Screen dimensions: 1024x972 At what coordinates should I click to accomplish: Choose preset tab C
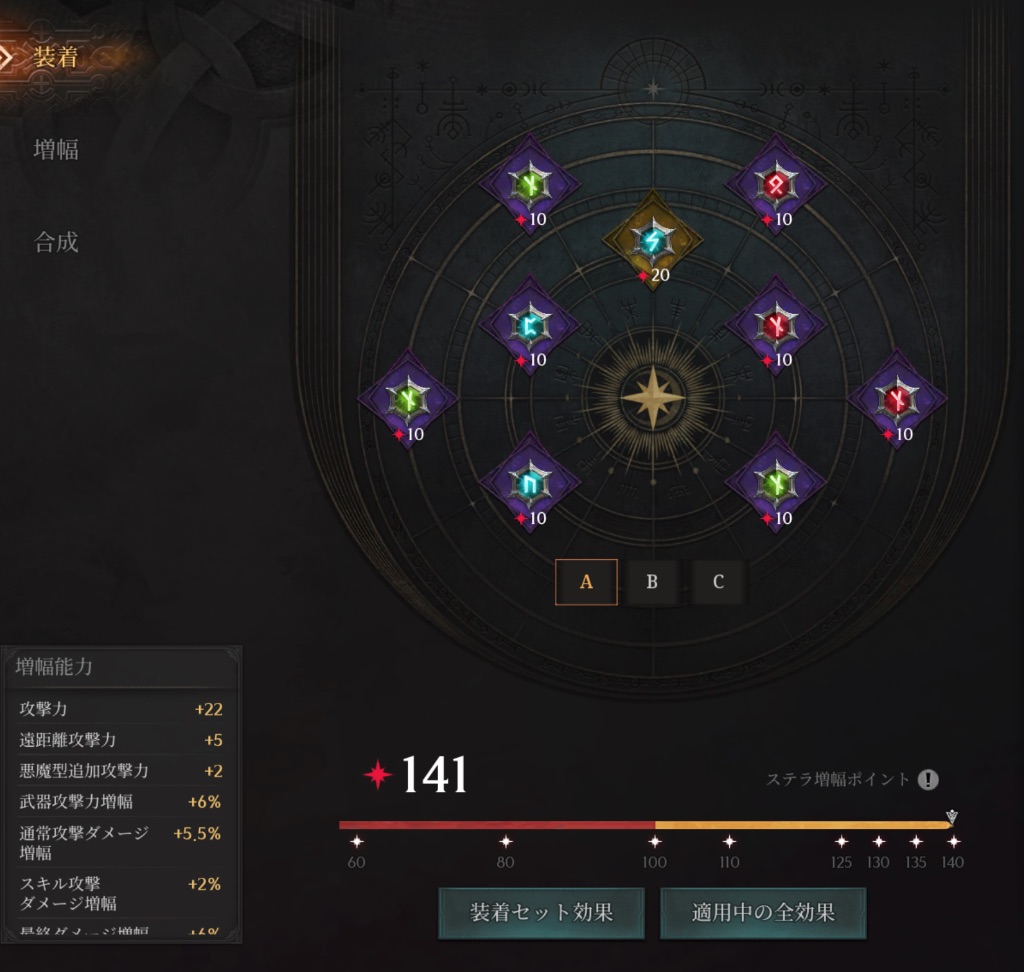click(x=718, y=582)
